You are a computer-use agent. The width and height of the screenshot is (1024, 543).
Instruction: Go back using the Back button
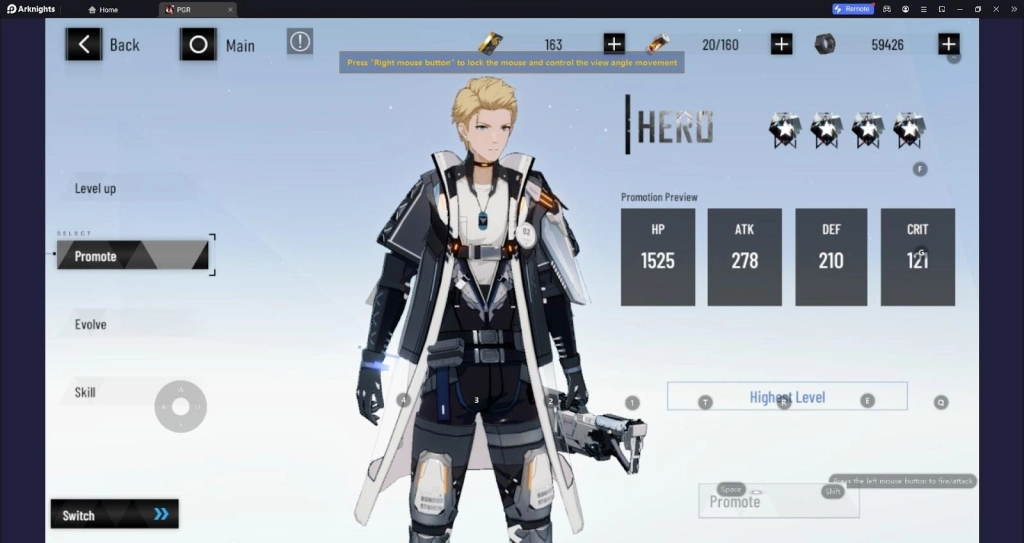(x=103, y=44)
